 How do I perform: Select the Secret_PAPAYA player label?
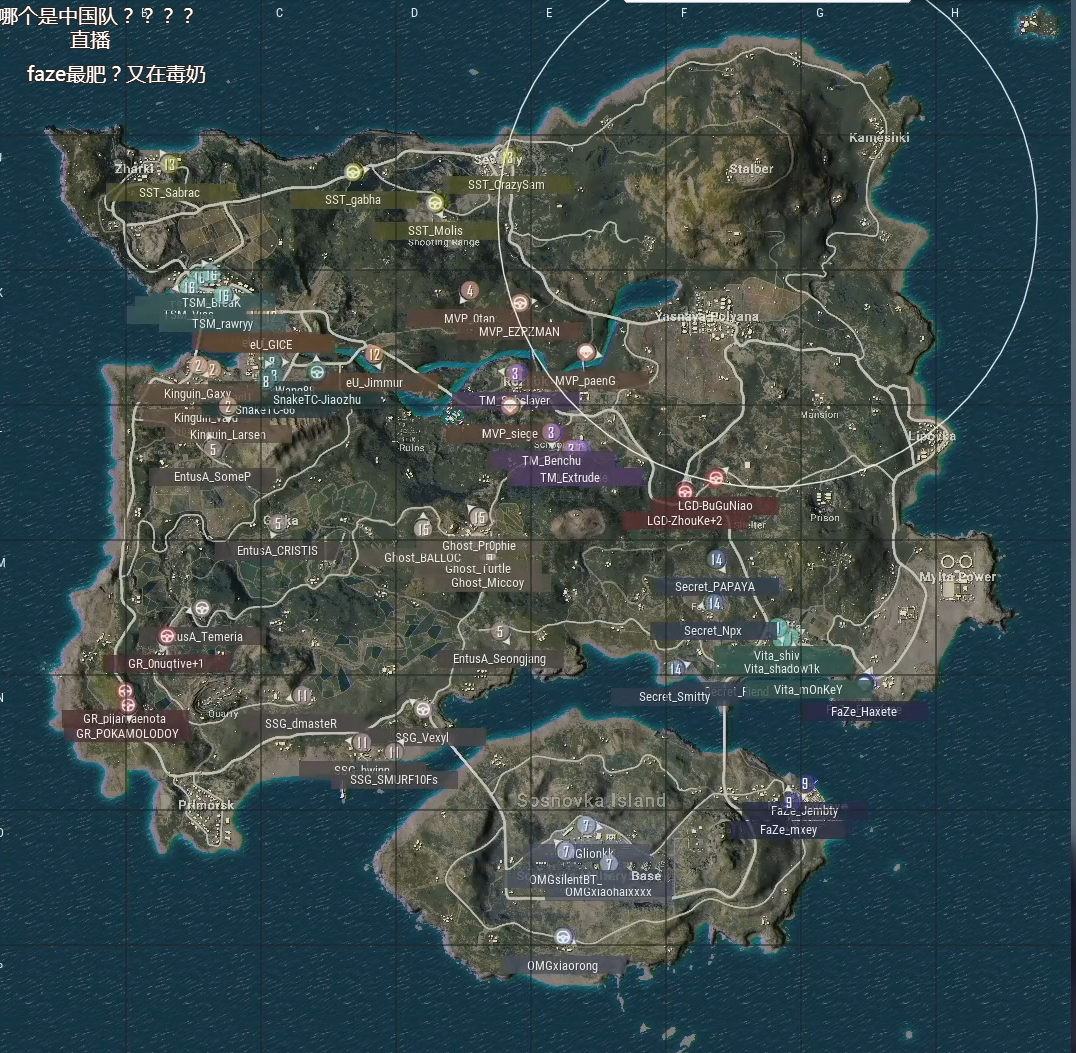714,587
